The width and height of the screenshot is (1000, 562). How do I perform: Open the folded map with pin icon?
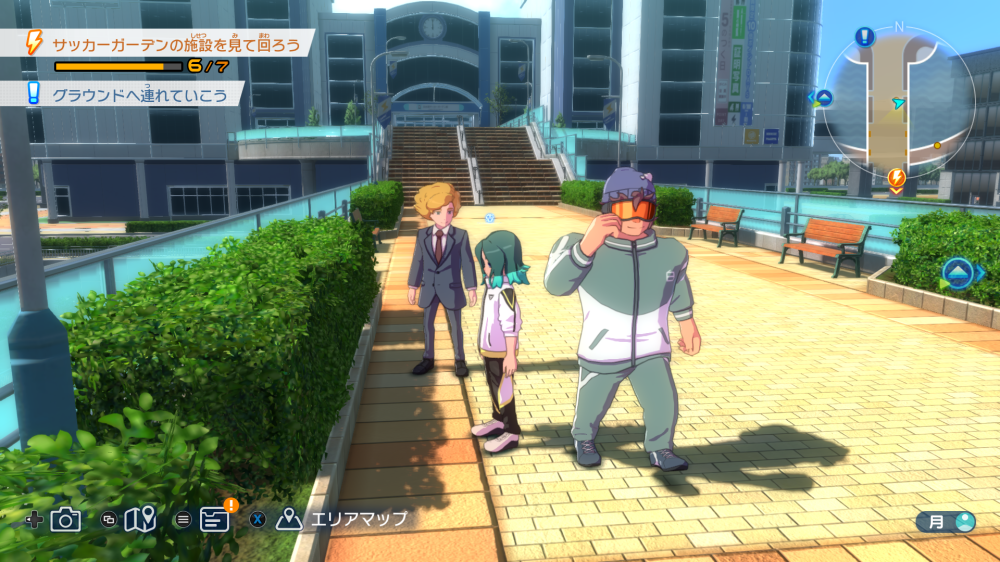point(141,519)
